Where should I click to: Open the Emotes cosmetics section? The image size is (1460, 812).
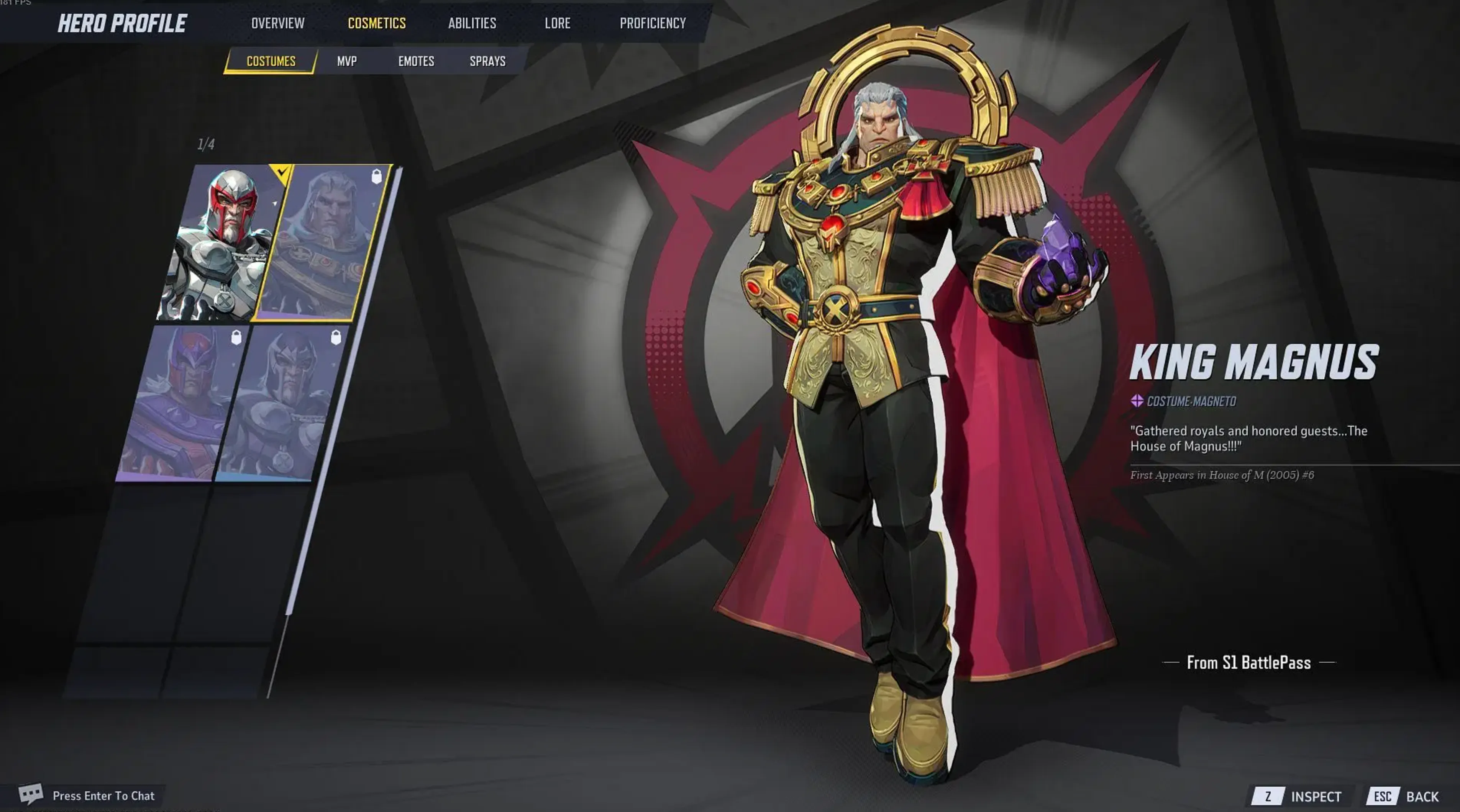pos(417,61)
